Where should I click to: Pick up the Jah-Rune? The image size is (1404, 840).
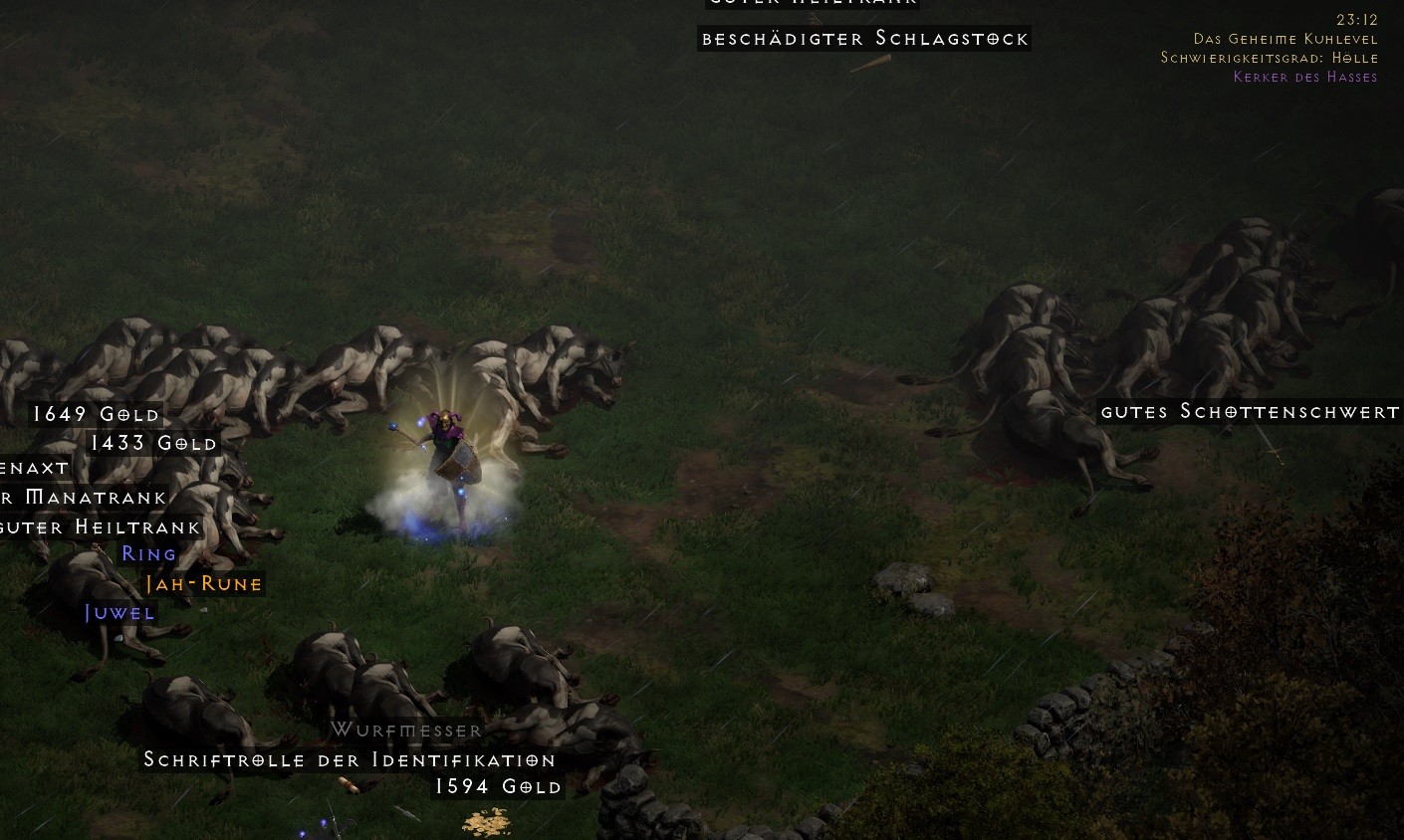(203, 584)
